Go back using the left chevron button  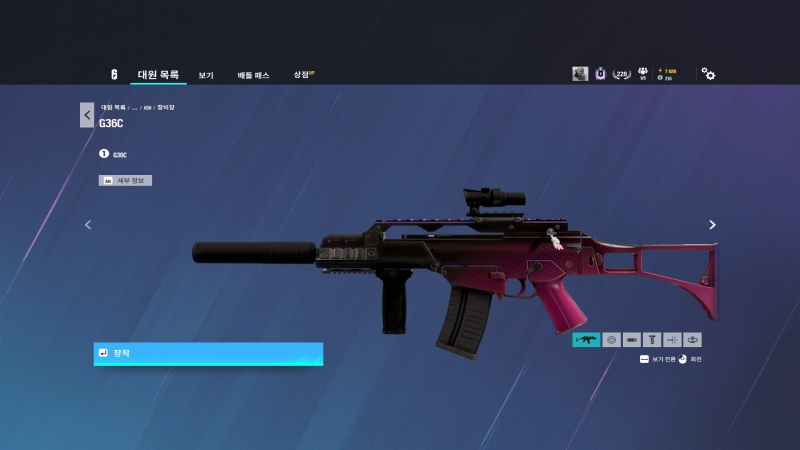(x=87, y=115)
